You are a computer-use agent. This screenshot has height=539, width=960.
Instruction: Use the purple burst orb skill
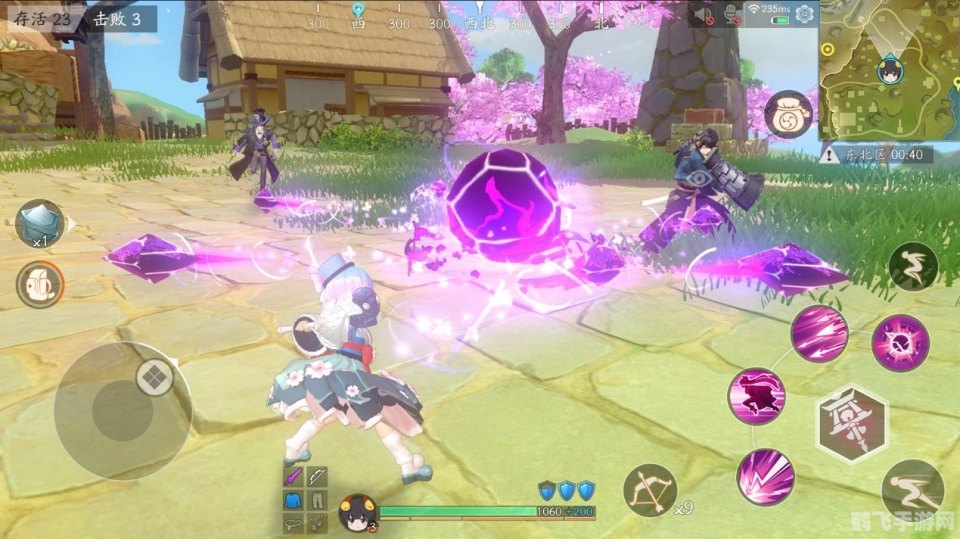click(x=900, y=343)
